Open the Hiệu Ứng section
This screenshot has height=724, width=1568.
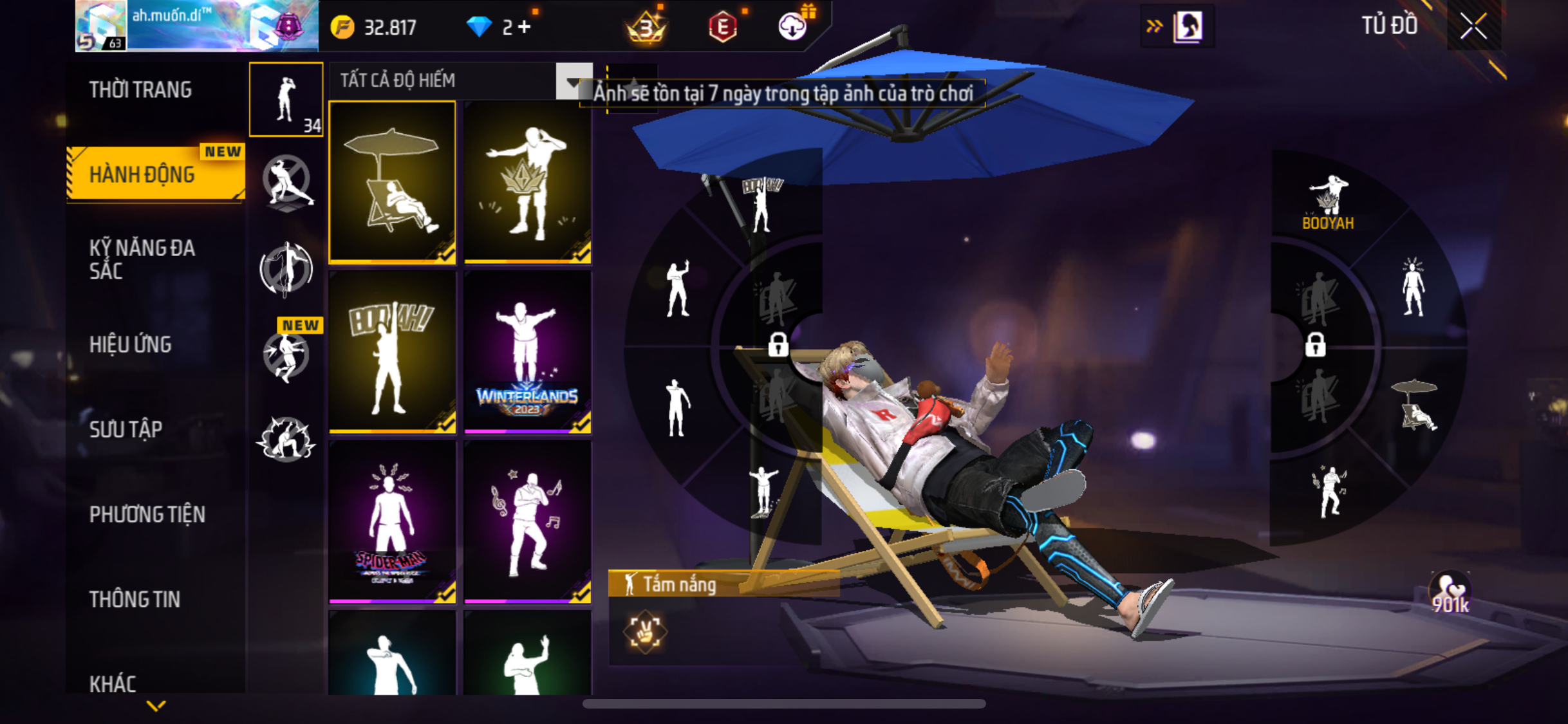[x=130, y=345]
